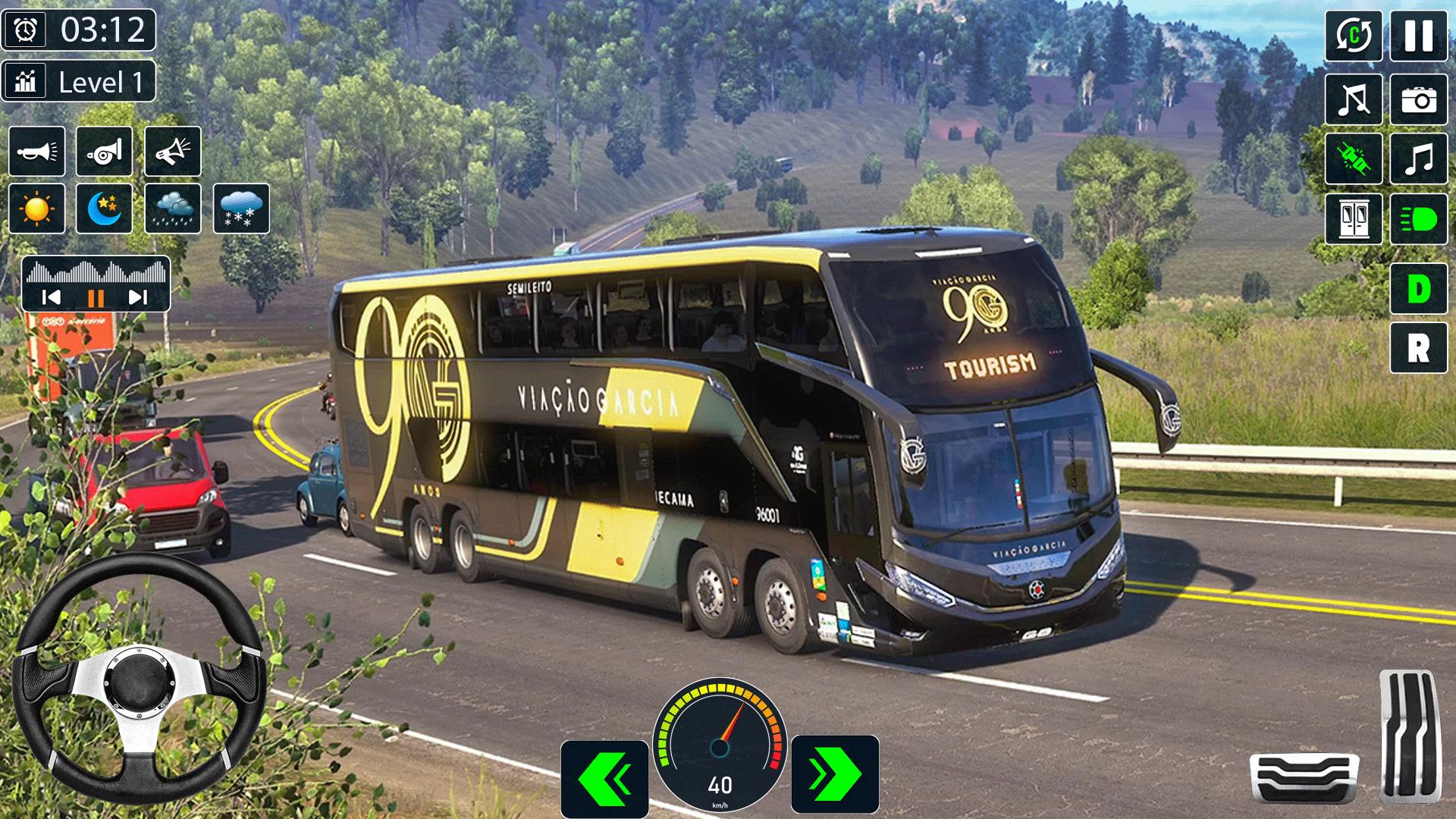Image resolution: width=1456 pixels, height=819 pixels.
Task: Choose the rainy weather option
Action: [172, 209]
